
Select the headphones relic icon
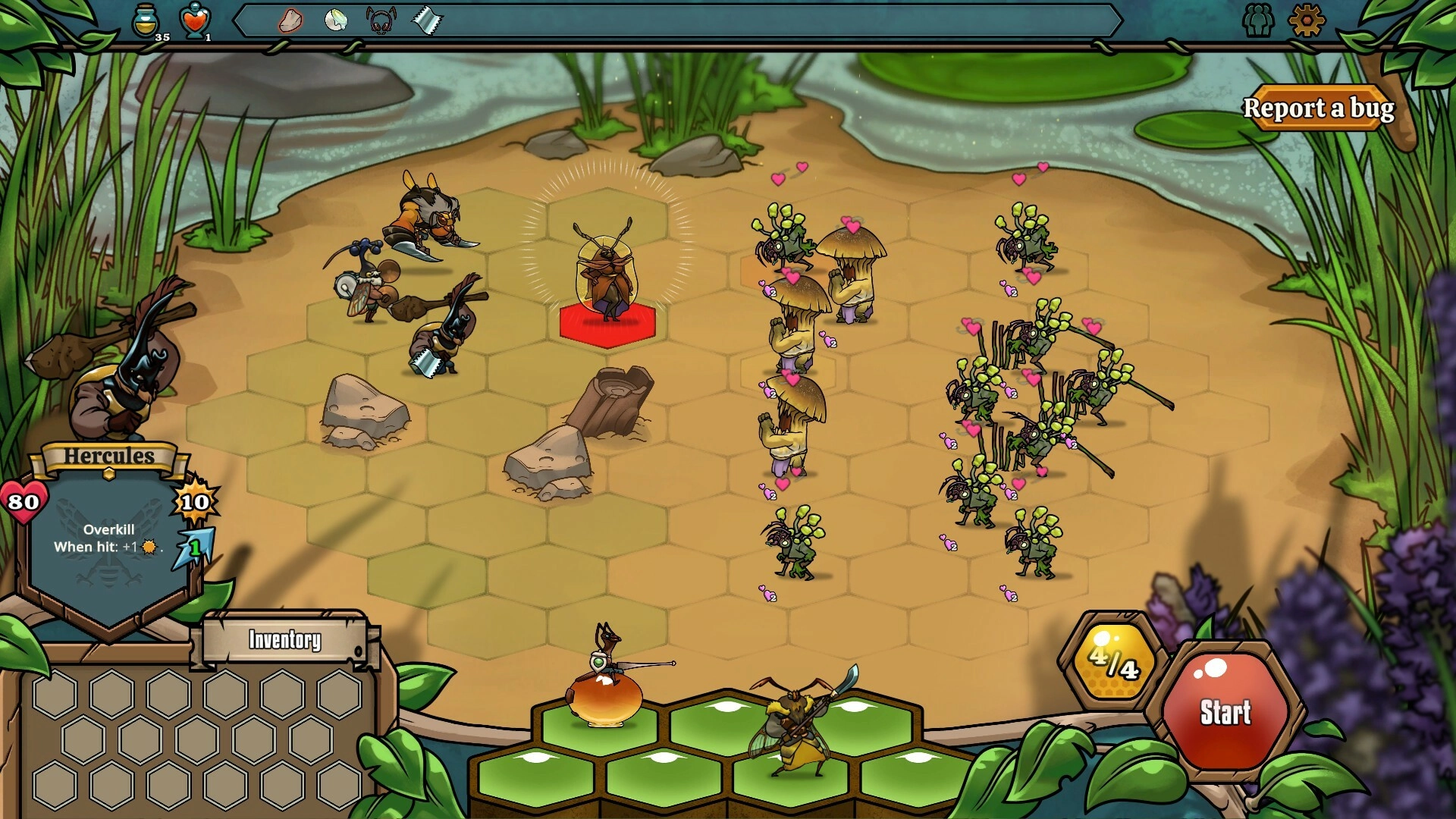[x=381, y=20]
